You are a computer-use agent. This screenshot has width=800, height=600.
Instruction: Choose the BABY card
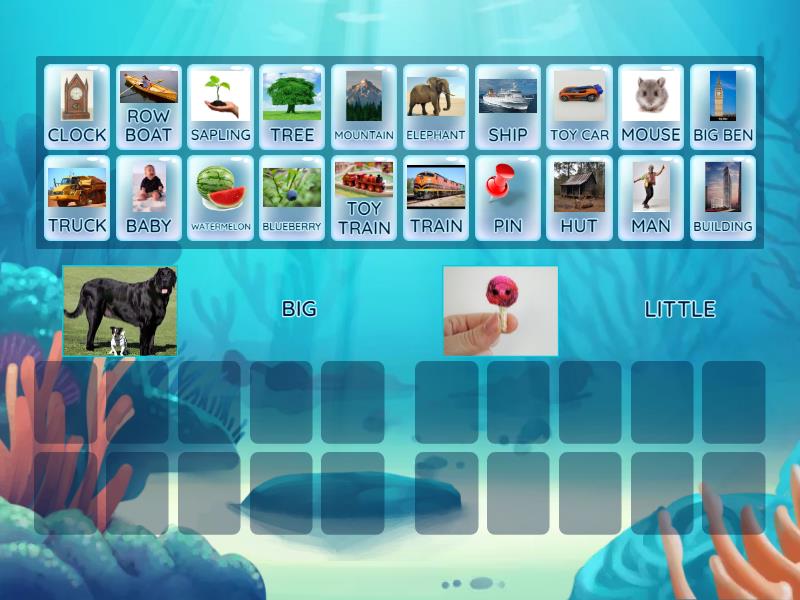click(x=149, y=198)
